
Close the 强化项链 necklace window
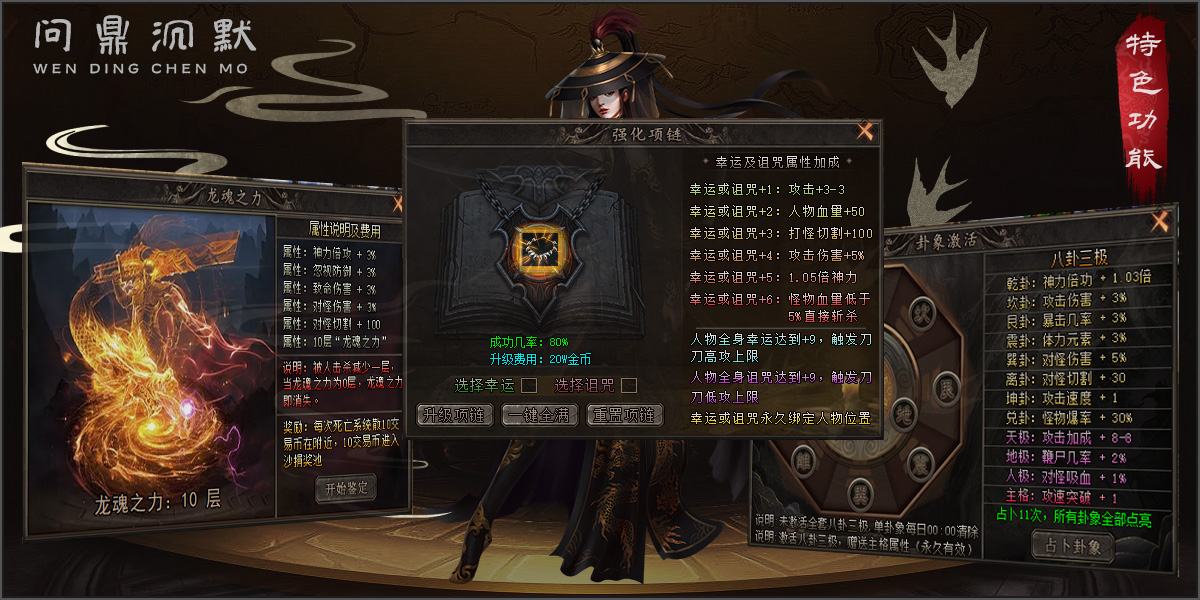pyautogui.click(x=865, y=131)
